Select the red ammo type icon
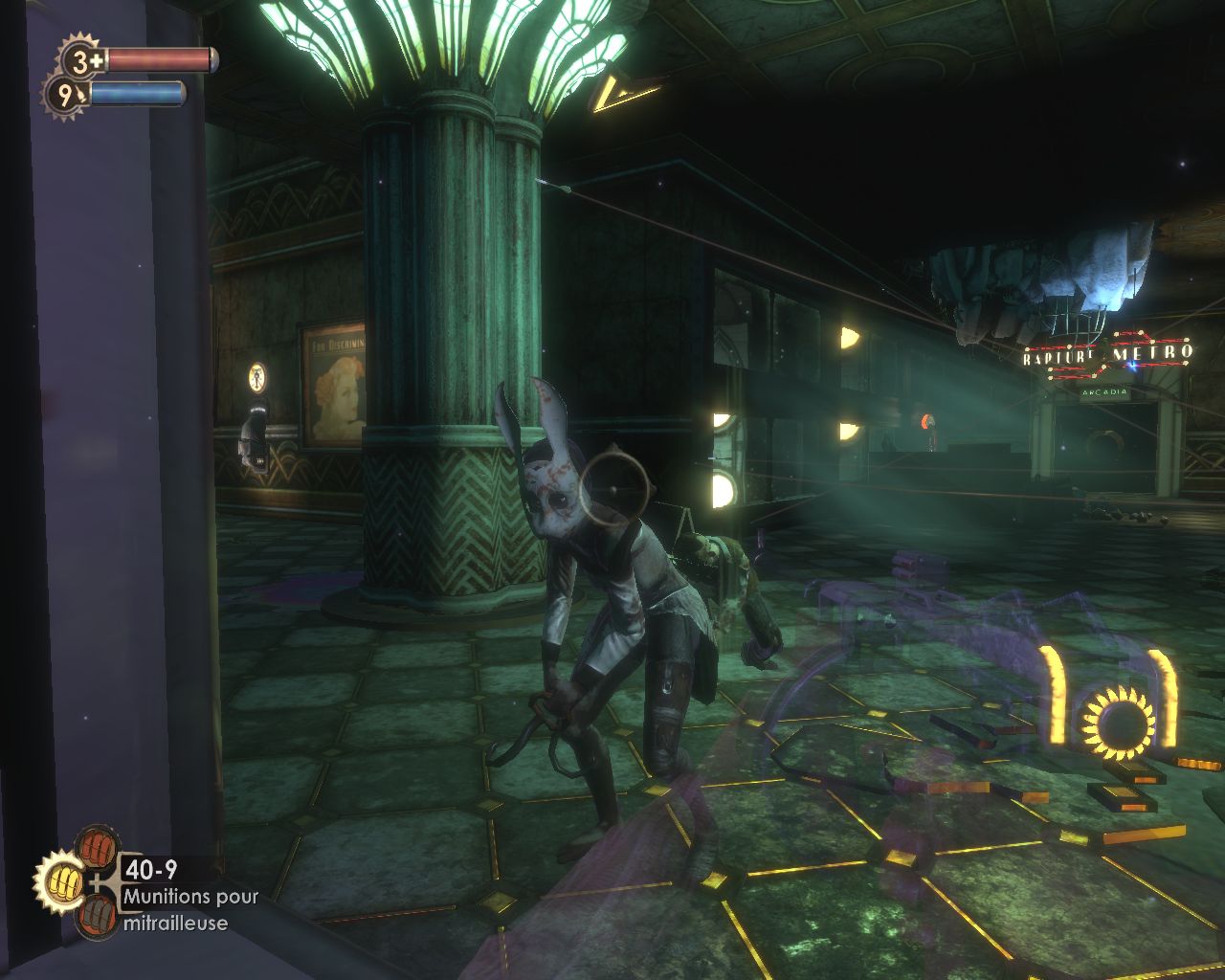The width and height of the screenshot is (1225, 980). 96,846
